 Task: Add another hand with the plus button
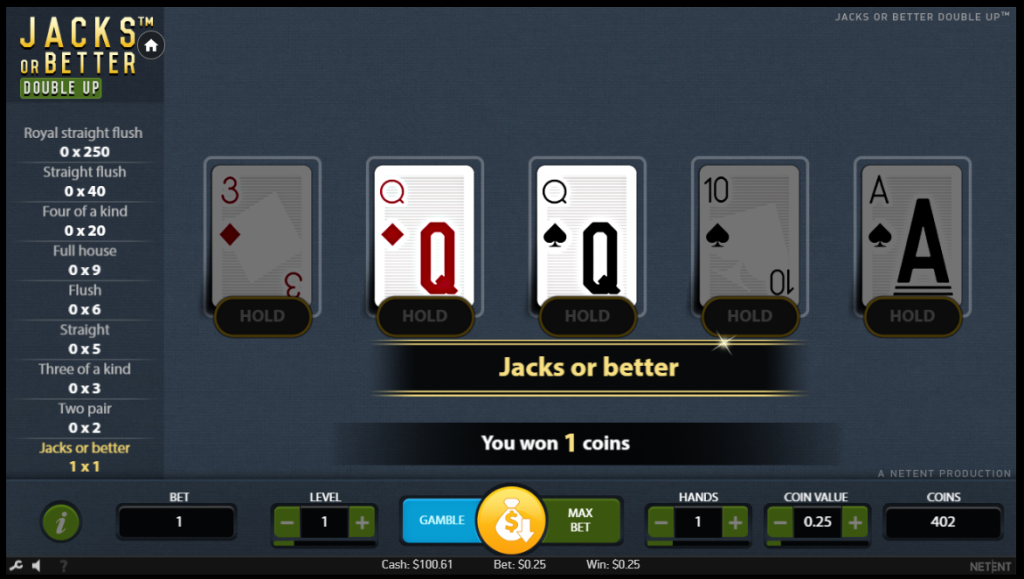coord(735,521)
